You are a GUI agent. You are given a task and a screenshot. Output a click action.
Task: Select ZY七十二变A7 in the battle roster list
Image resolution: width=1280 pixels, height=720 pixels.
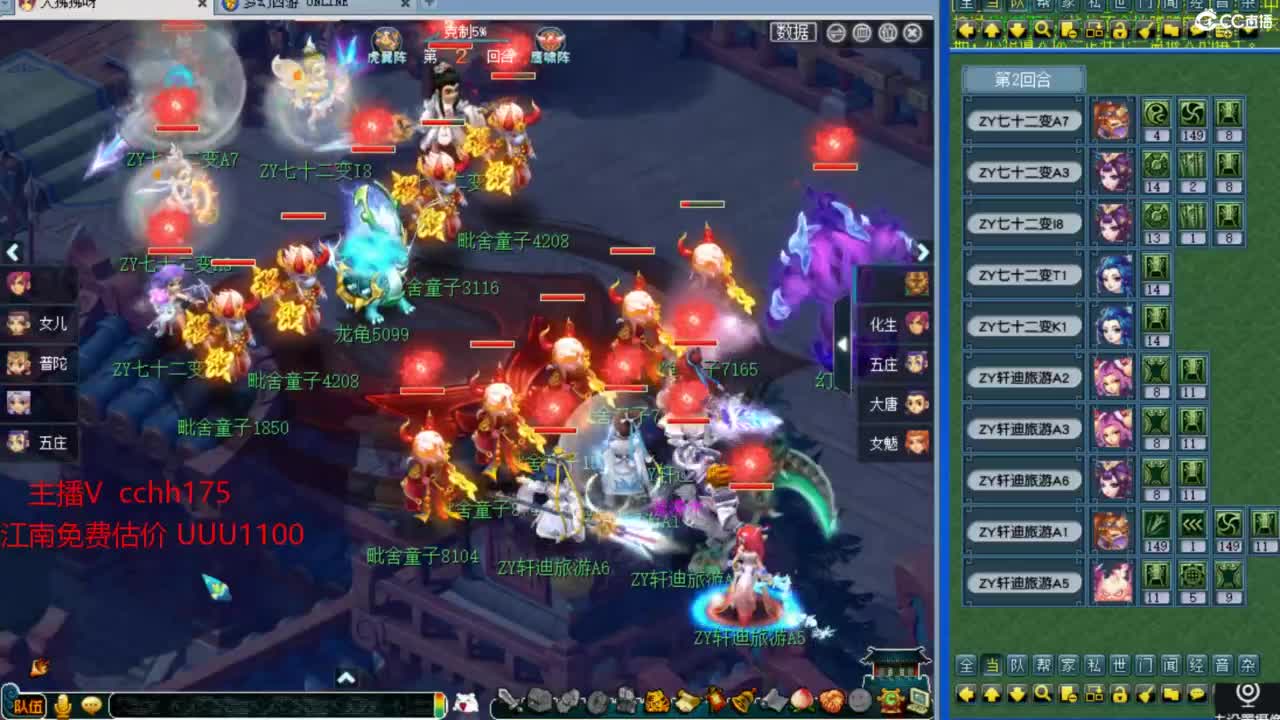pyautogui.click(x=1023, y=120)
